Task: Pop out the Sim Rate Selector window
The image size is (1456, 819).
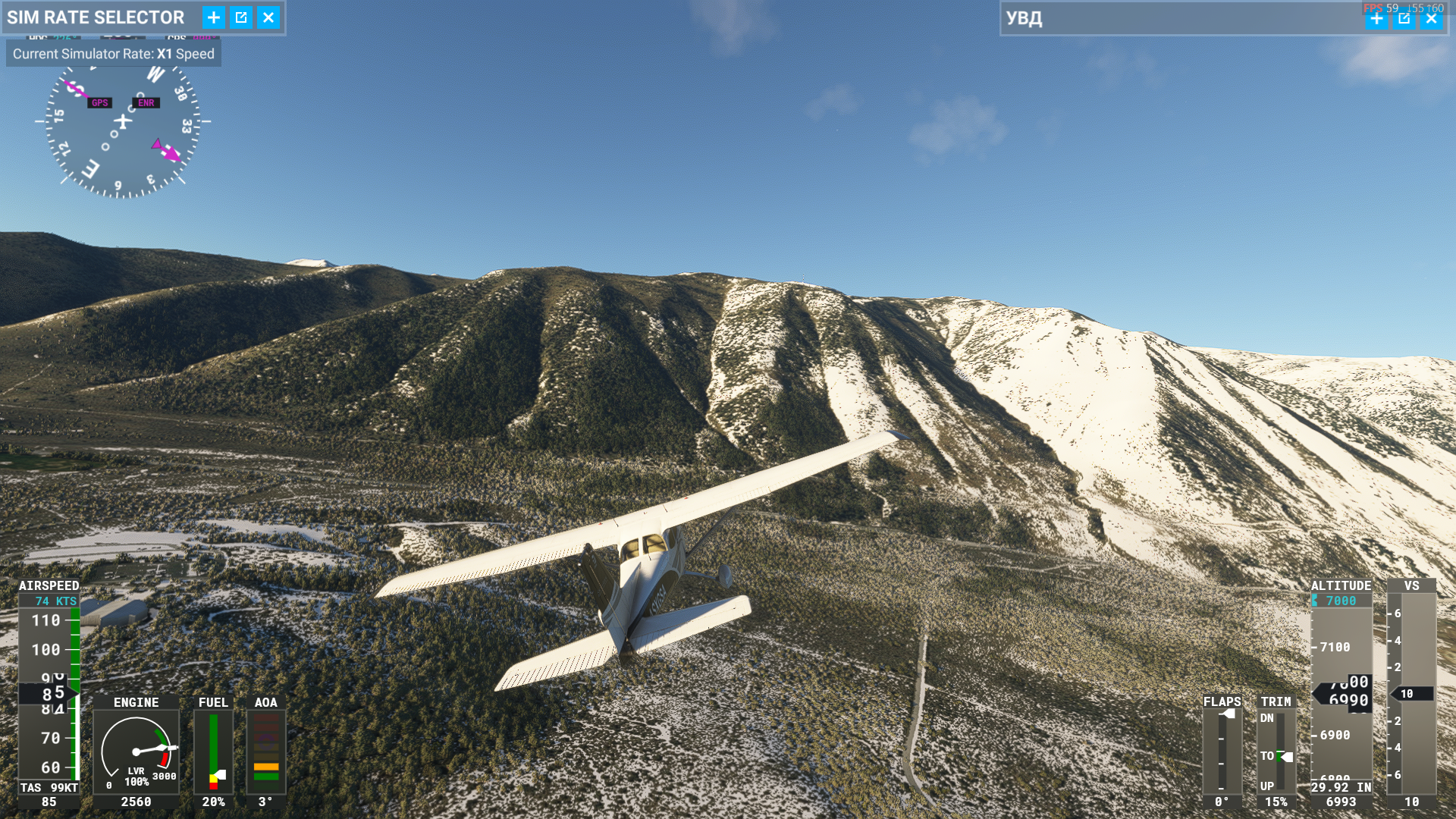Action: pyautogui.click(x=241, y=17)
